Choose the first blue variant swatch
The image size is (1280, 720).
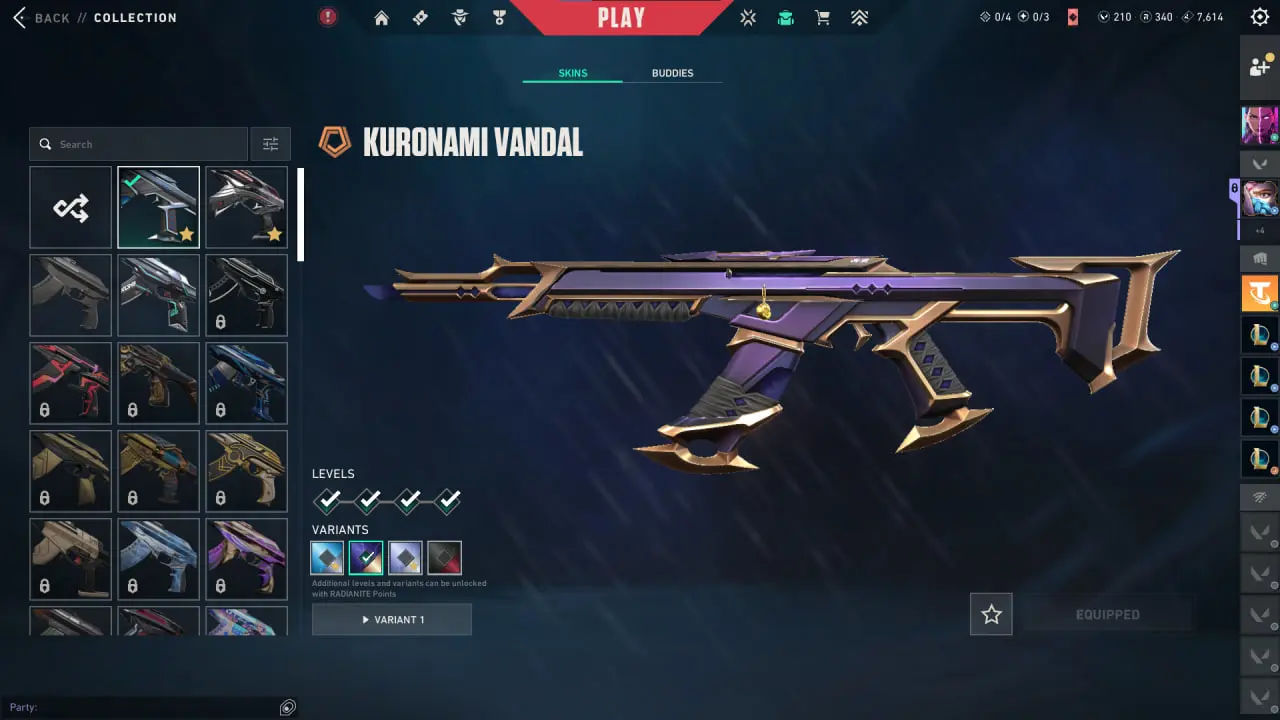point(328,558)
